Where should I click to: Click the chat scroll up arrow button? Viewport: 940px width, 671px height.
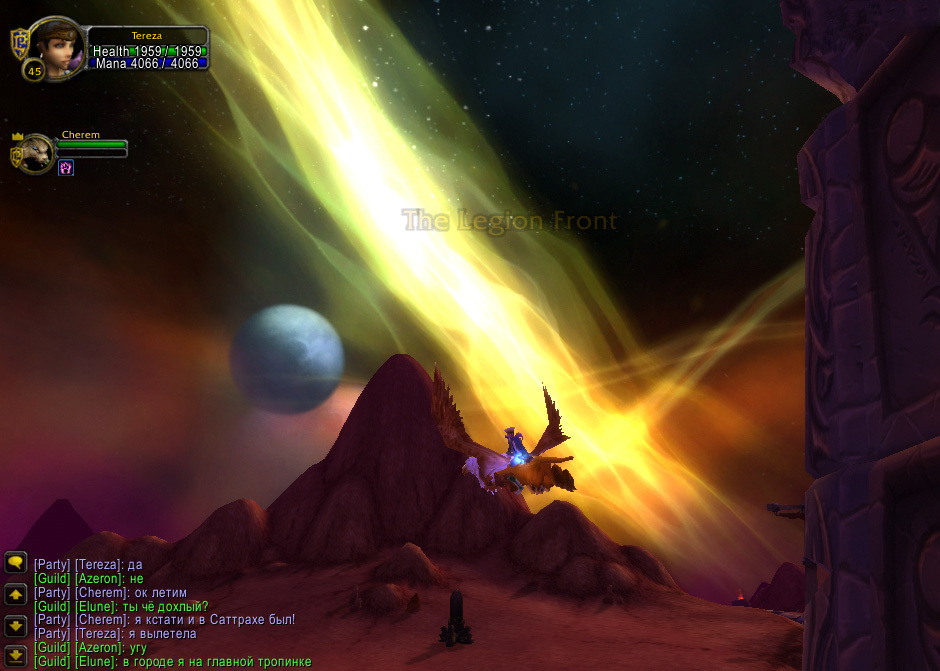(15, 595)
